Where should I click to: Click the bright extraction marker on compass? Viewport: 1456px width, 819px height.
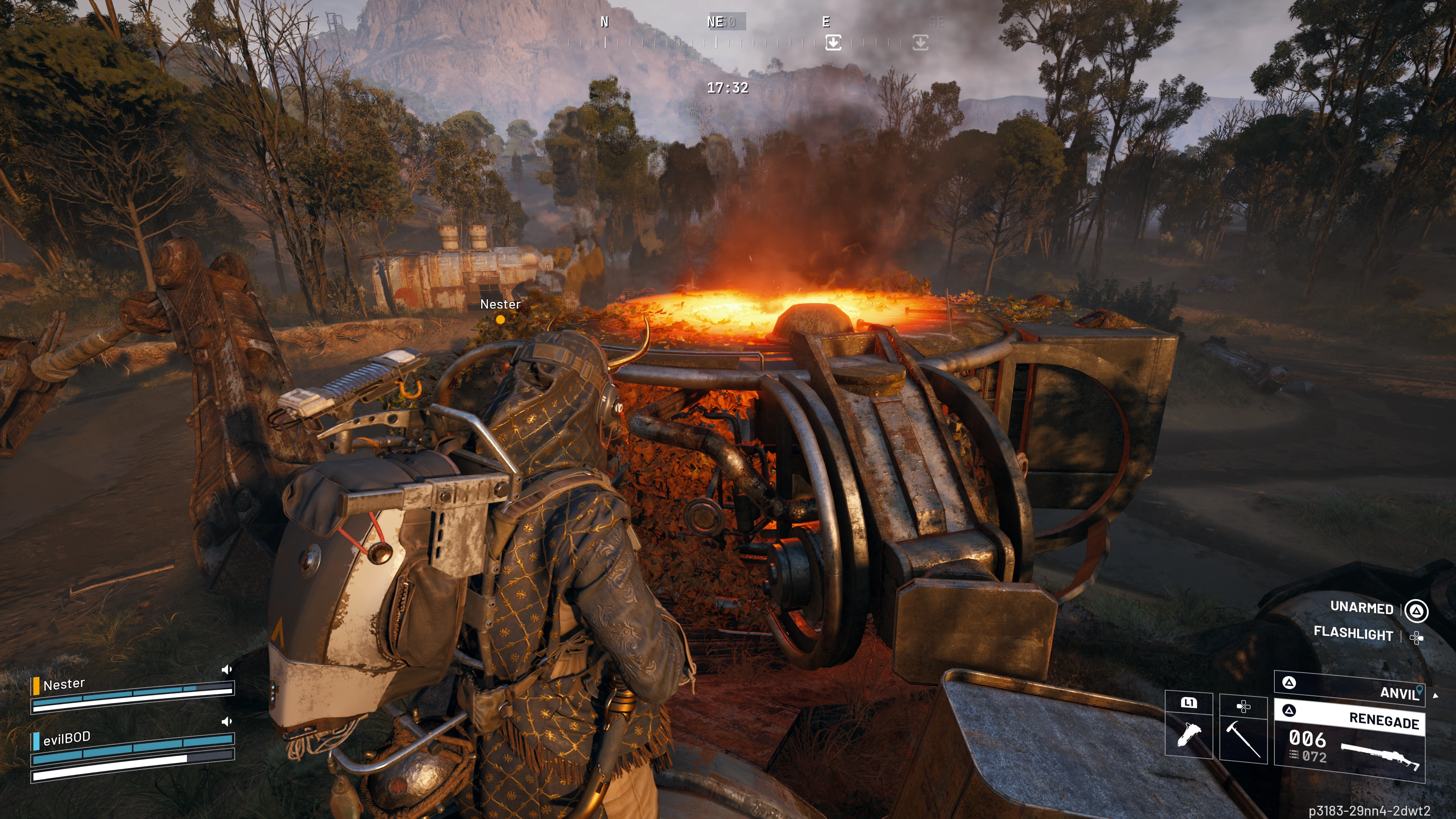click(x=833, y=42)
